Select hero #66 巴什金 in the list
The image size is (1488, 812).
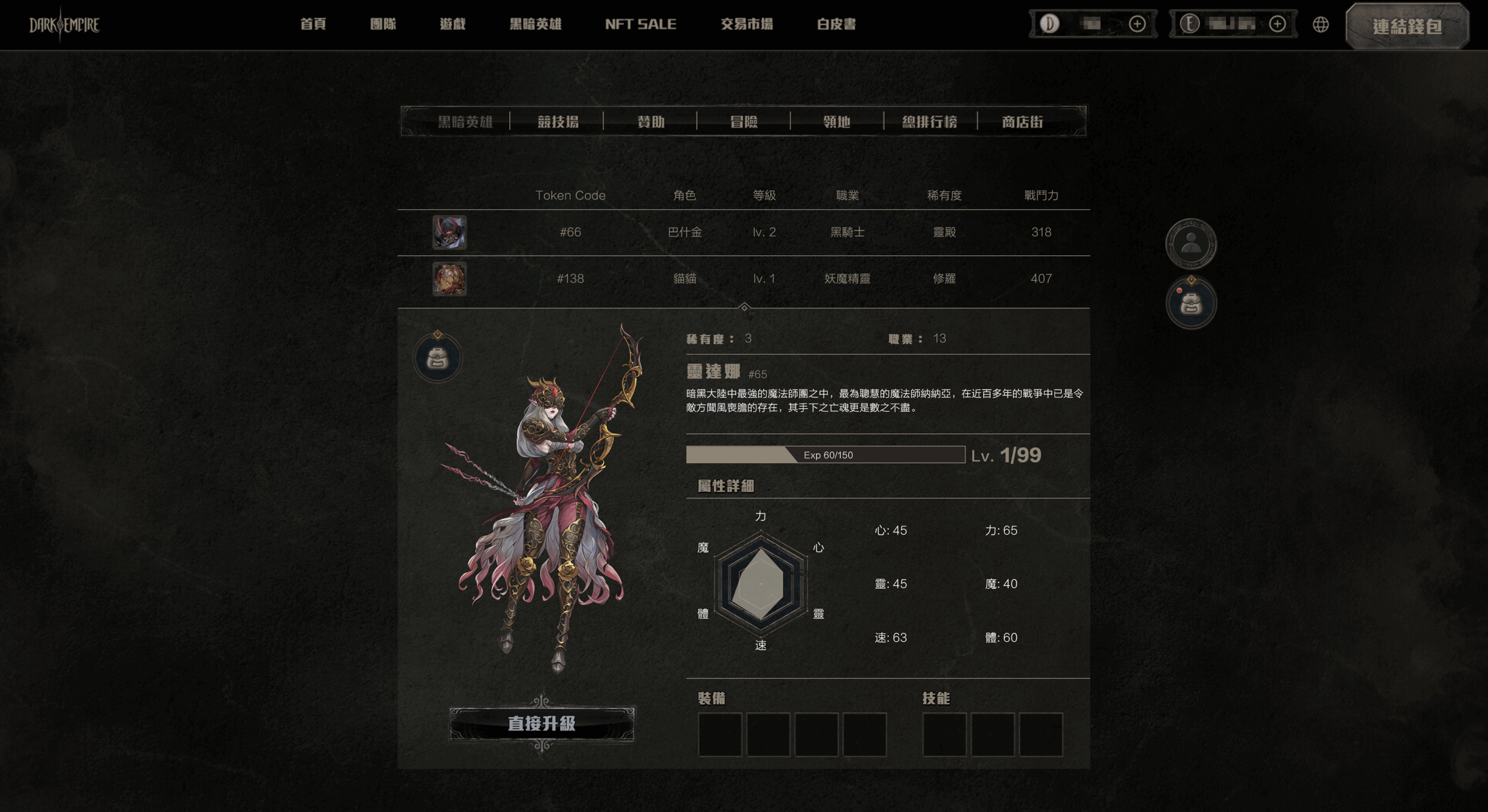[686, 232]
